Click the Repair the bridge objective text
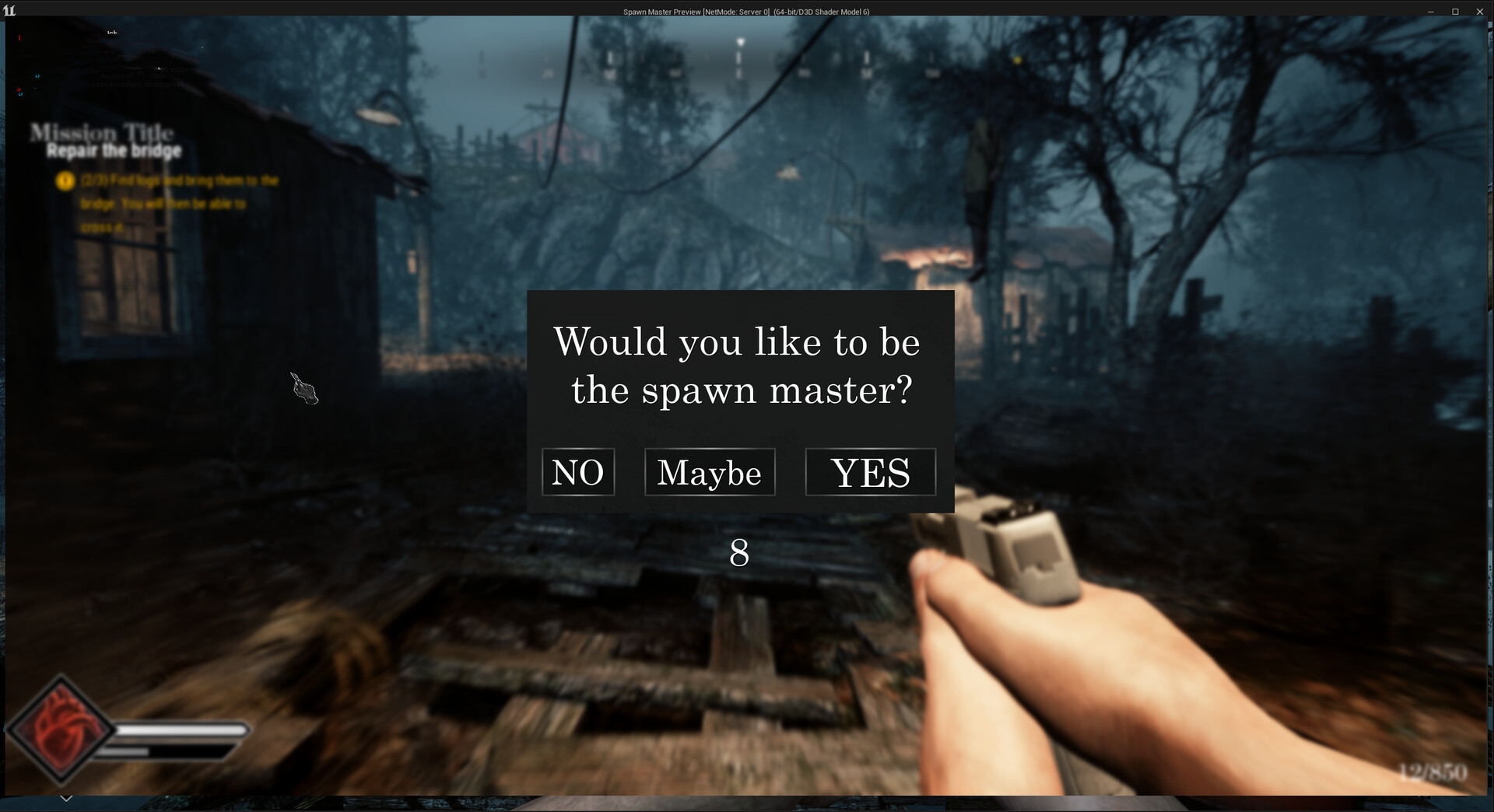The image size is (1494, 812). pyautogui.click(x=114, y=151)
